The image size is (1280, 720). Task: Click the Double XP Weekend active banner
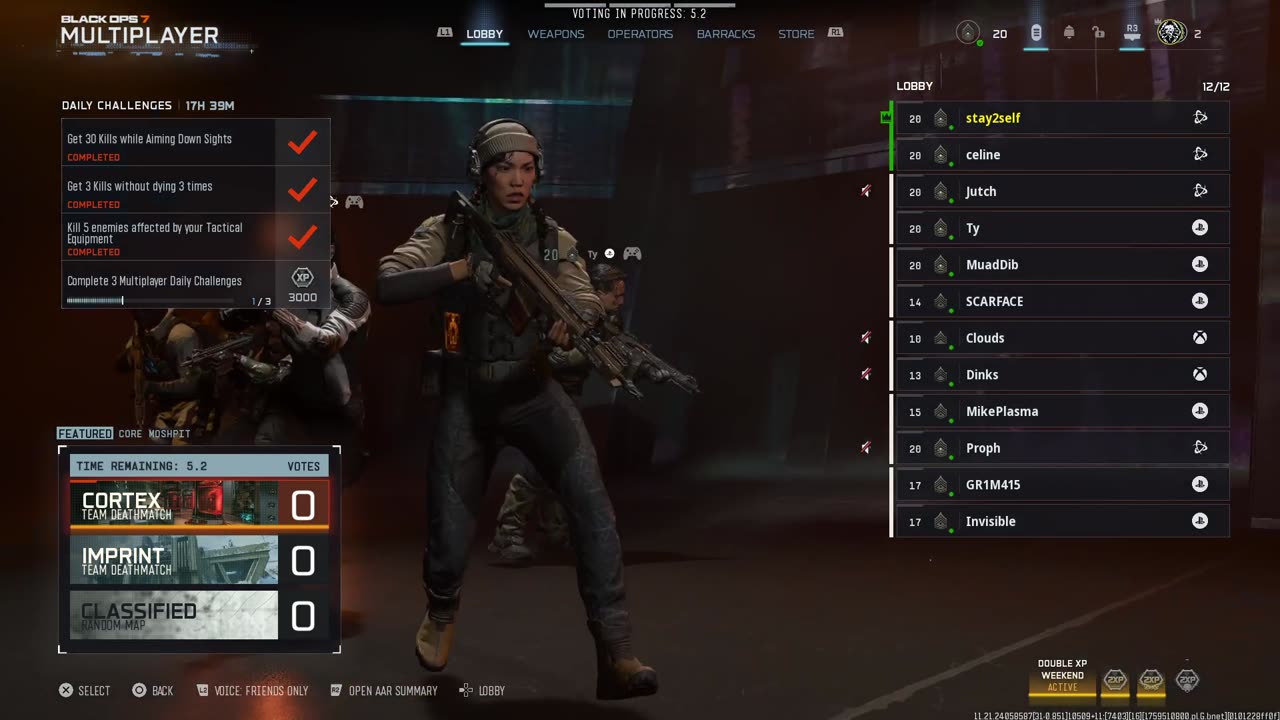[1062, 677]
